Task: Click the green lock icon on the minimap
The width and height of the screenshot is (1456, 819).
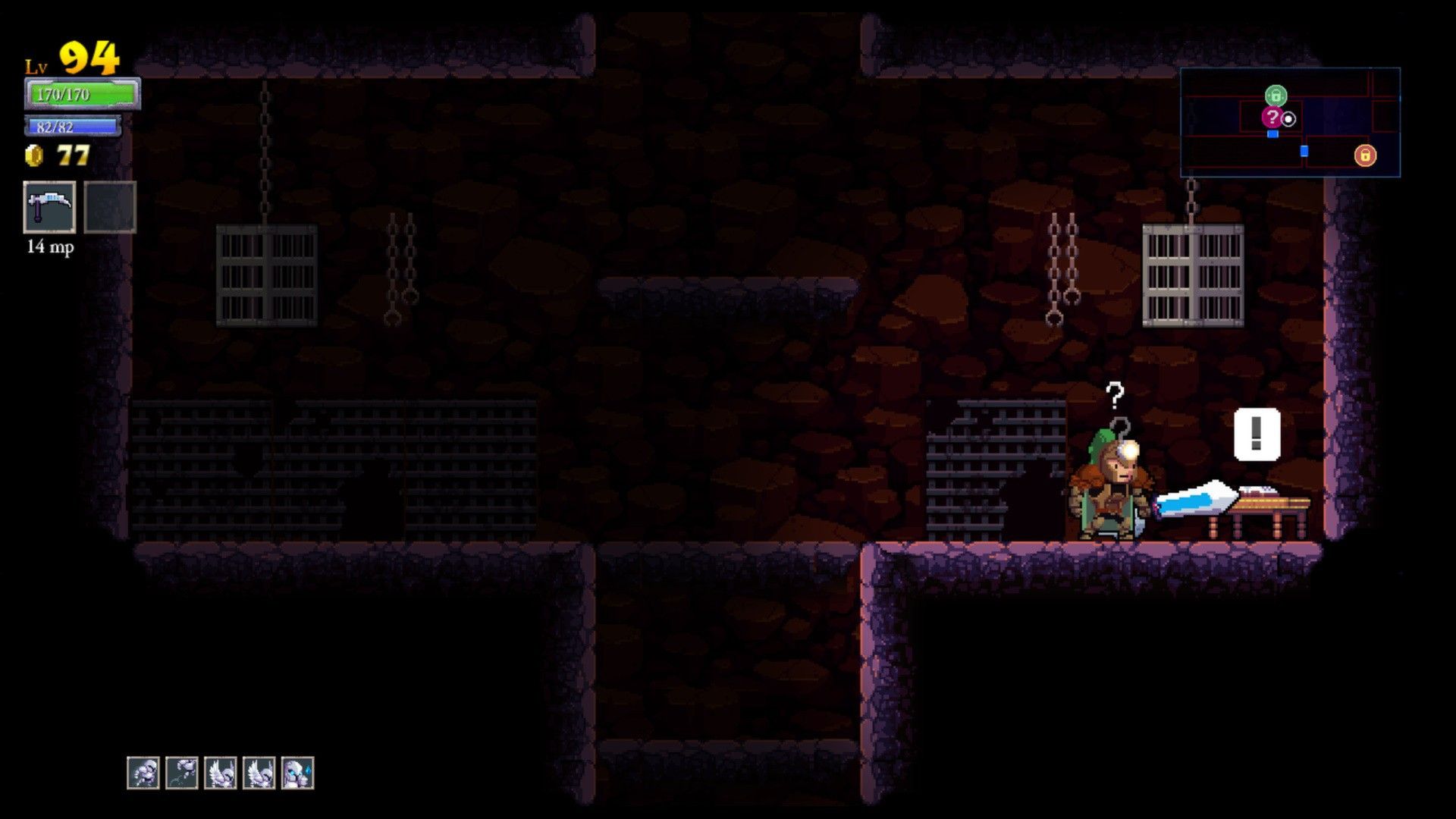Action: point(1276,95)
